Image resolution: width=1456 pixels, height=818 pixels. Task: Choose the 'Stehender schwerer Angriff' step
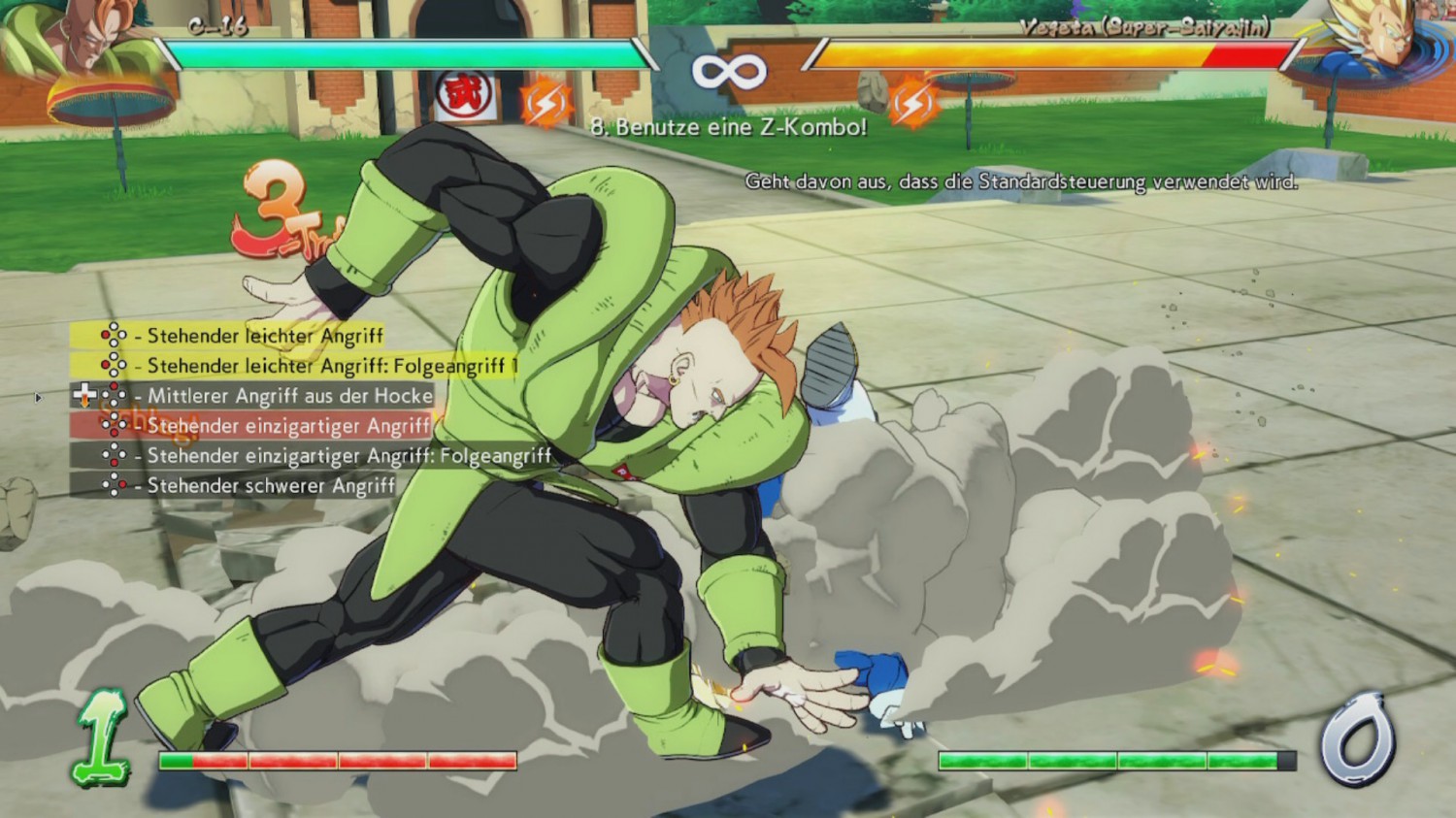coord(233,485)
